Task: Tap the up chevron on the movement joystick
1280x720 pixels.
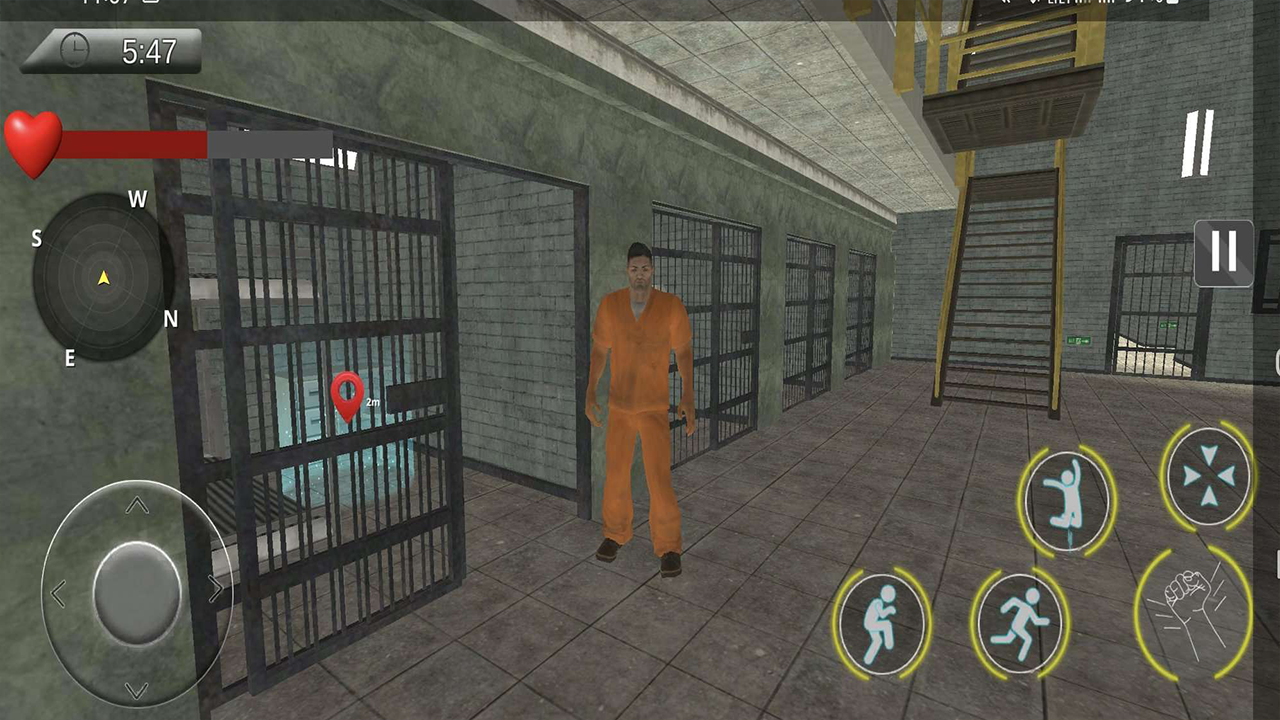Action: (137, 506)
